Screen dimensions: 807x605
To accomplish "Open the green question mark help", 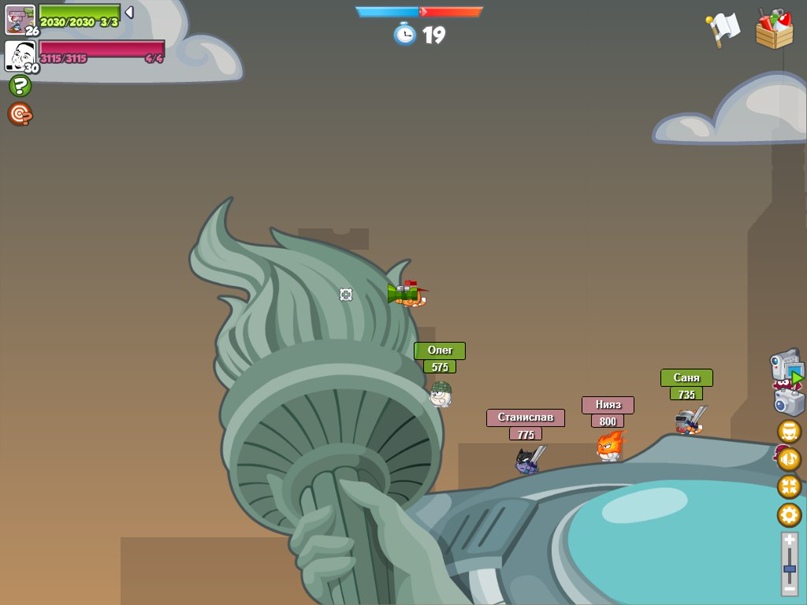I will [20, 86].
